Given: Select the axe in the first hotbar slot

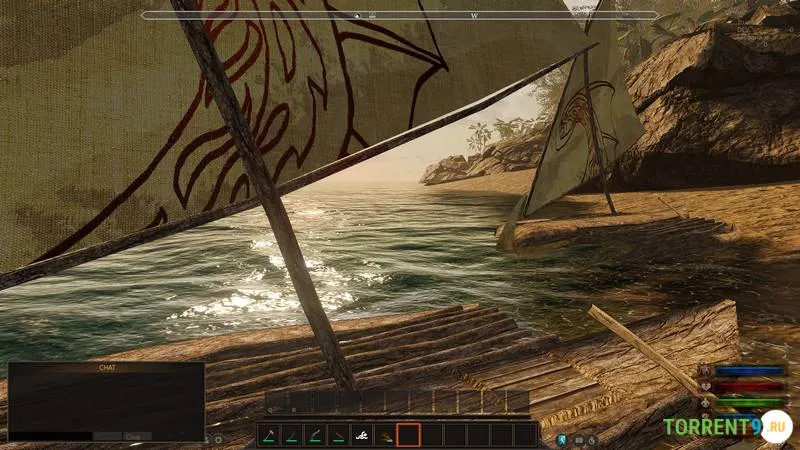Looking at the screenshot, I should [268, 435].
